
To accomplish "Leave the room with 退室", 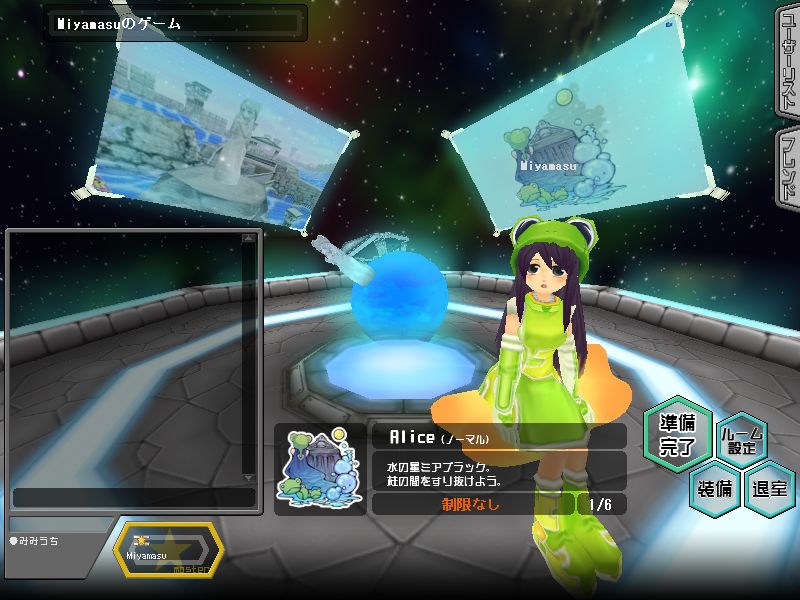I will [770, 490].
